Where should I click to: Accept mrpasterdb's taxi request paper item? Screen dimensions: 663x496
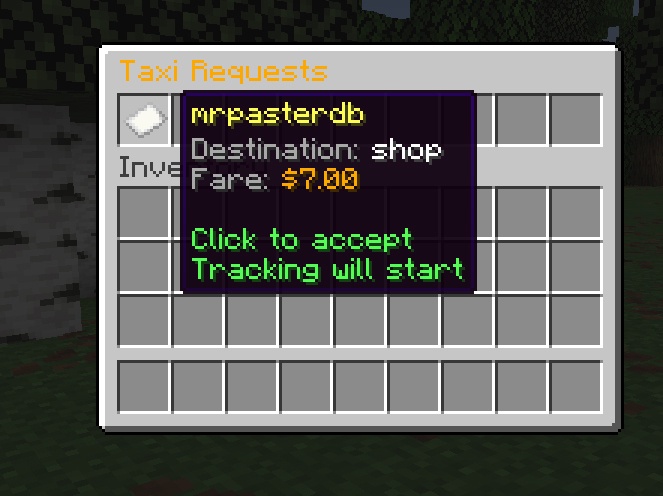point(143,120)
